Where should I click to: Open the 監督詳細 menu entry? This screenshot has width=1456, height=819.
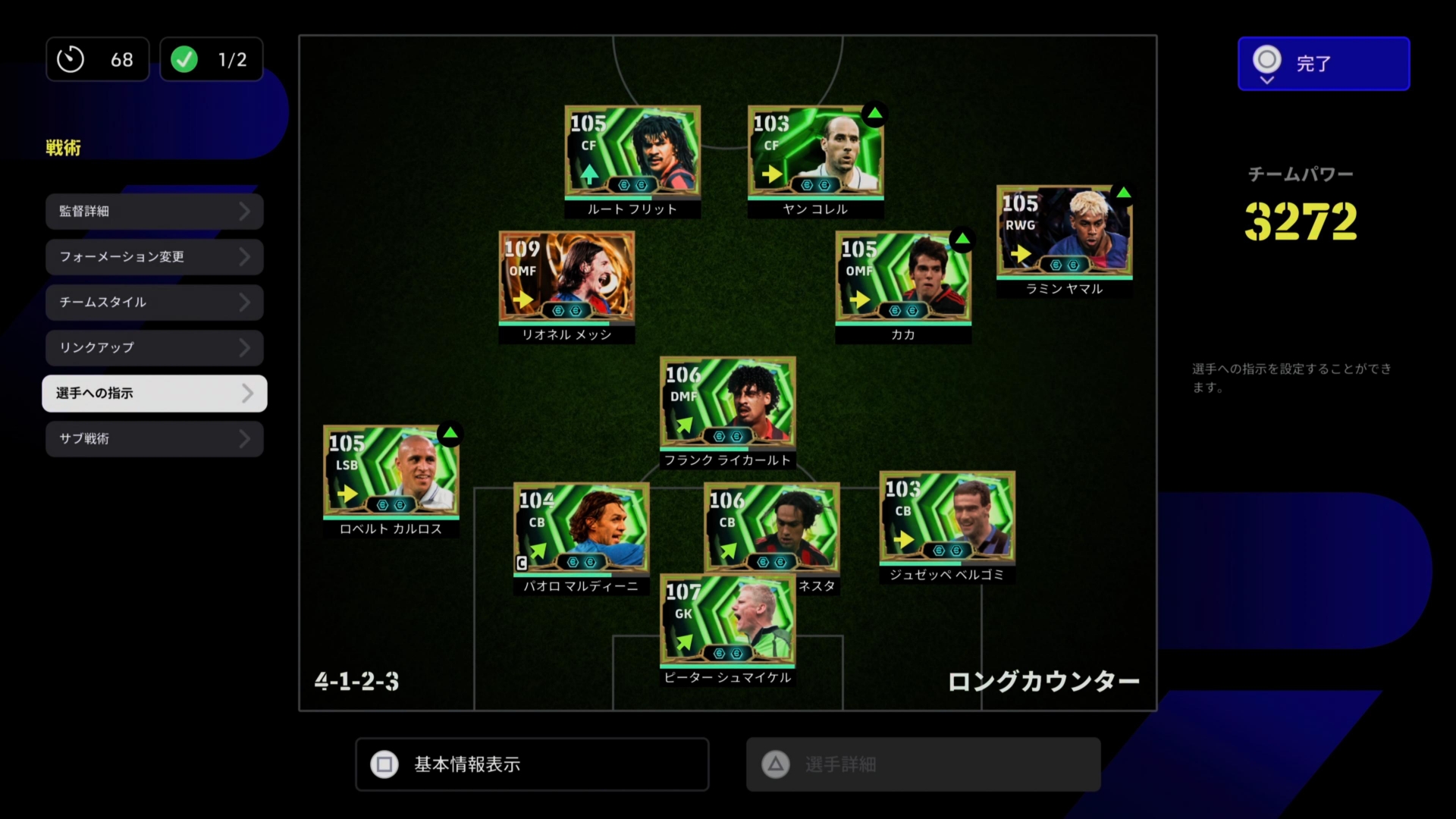(154, 212)
